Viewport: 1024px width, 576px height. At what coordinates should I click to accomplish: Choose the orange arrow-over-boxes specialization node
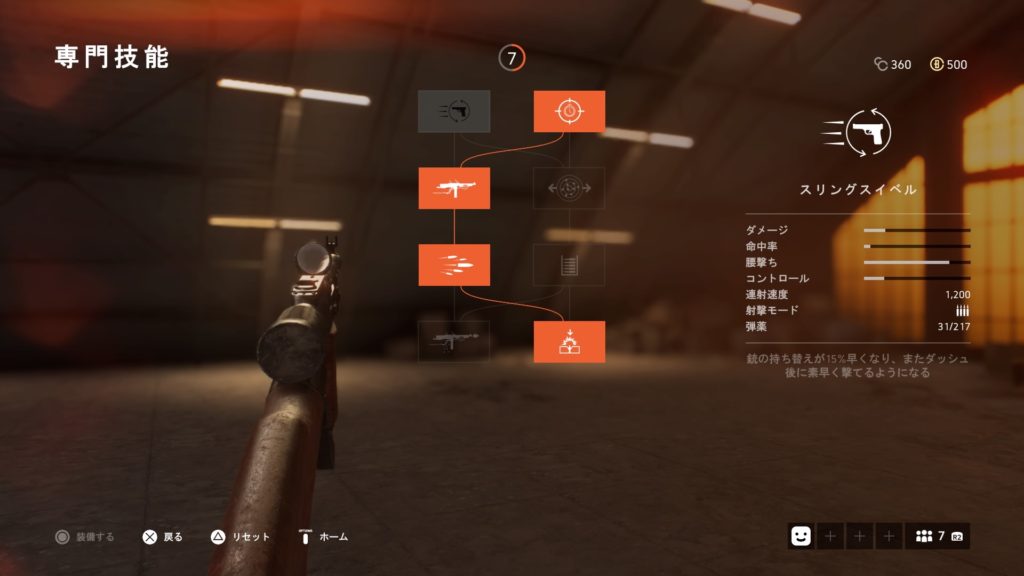569,342
